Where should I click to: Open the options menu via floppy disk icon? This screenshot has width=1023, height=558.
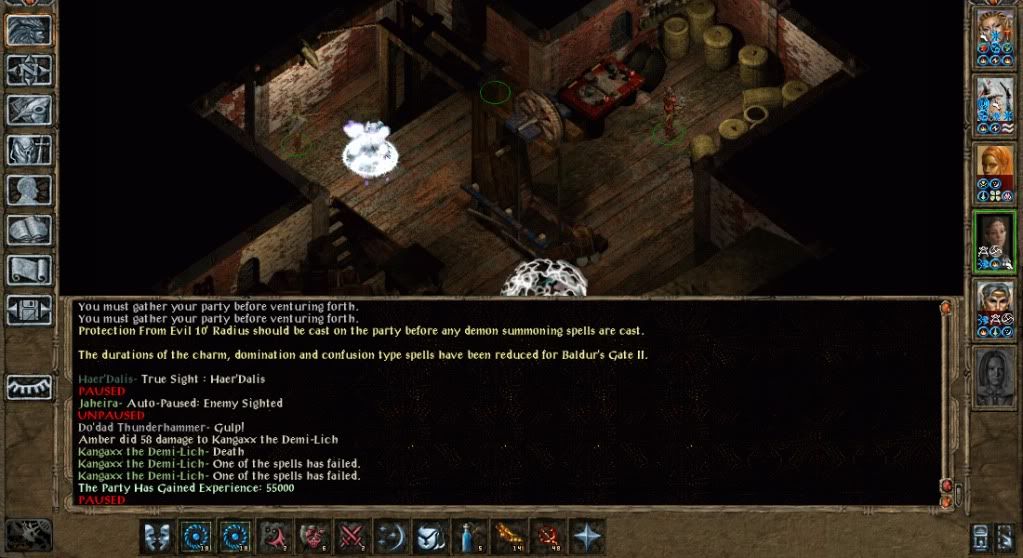(28, 308)
